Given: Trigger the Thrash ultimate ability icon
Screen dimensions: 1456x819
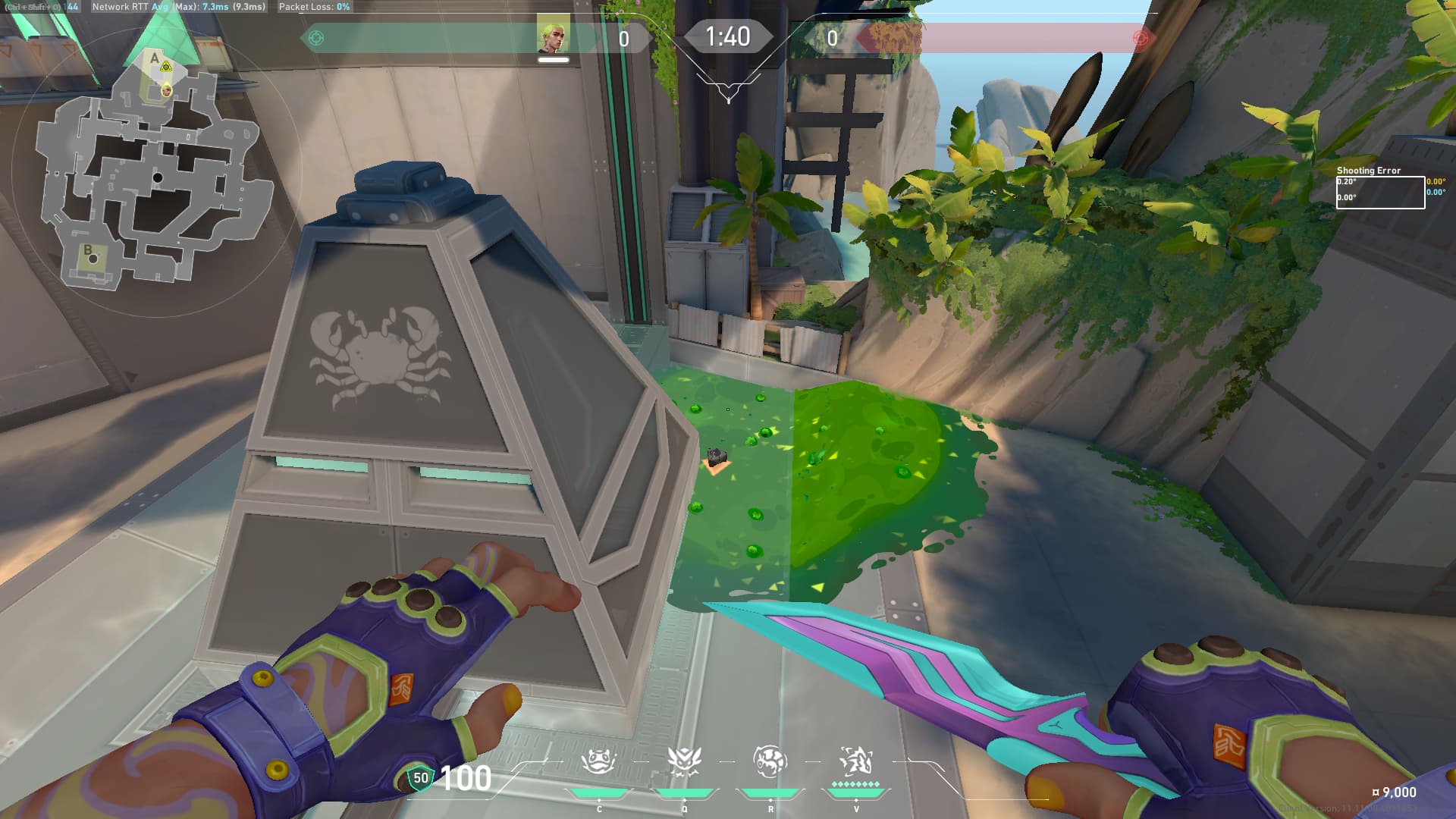Looking at the screenshot, I should tap(856, 762).
